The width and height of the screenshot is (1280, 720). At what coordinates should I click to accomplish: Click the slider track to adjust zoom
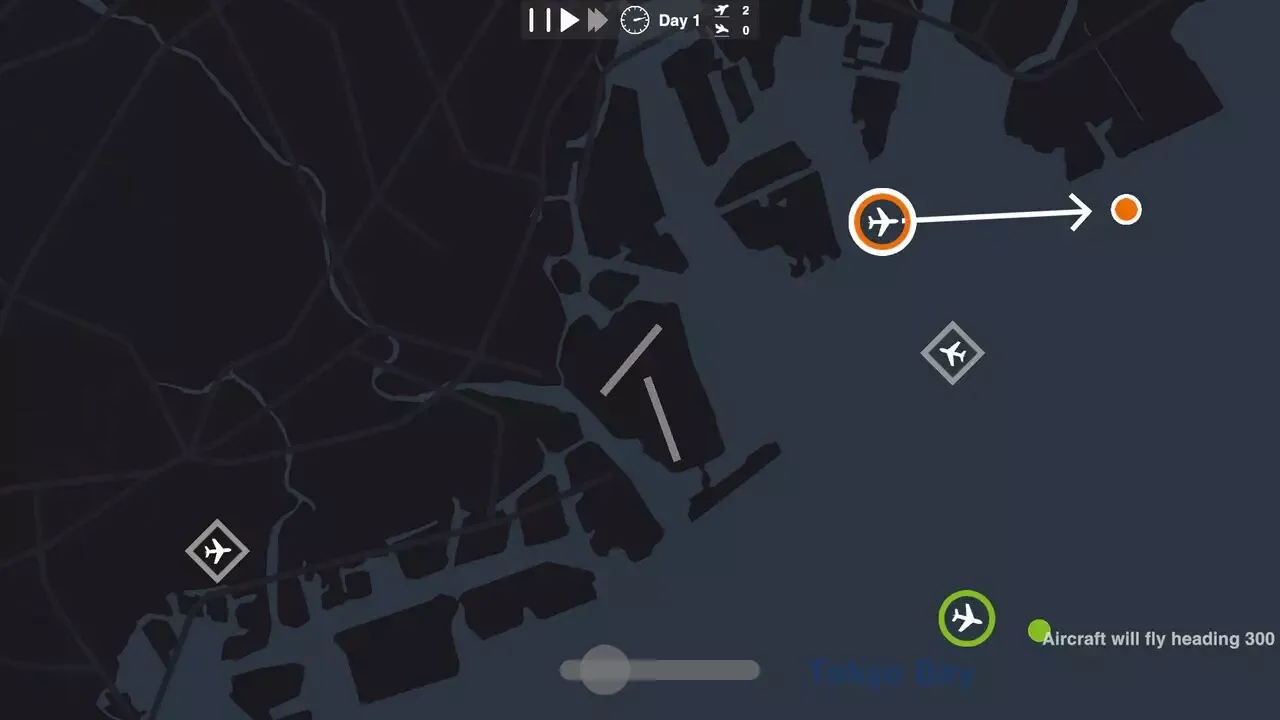tap(710, 670)
